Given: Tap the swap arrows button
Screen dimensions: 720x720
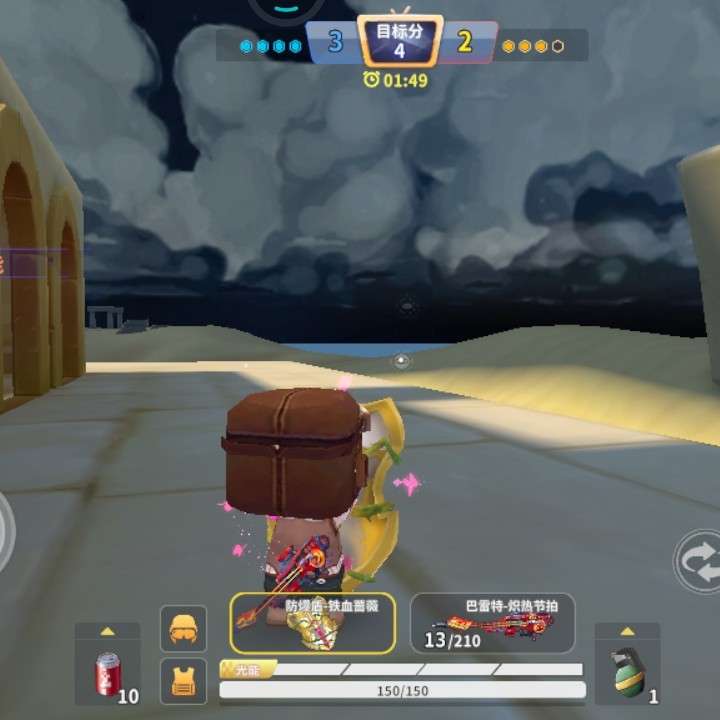Looking at the screenshot, I should 700,561.
